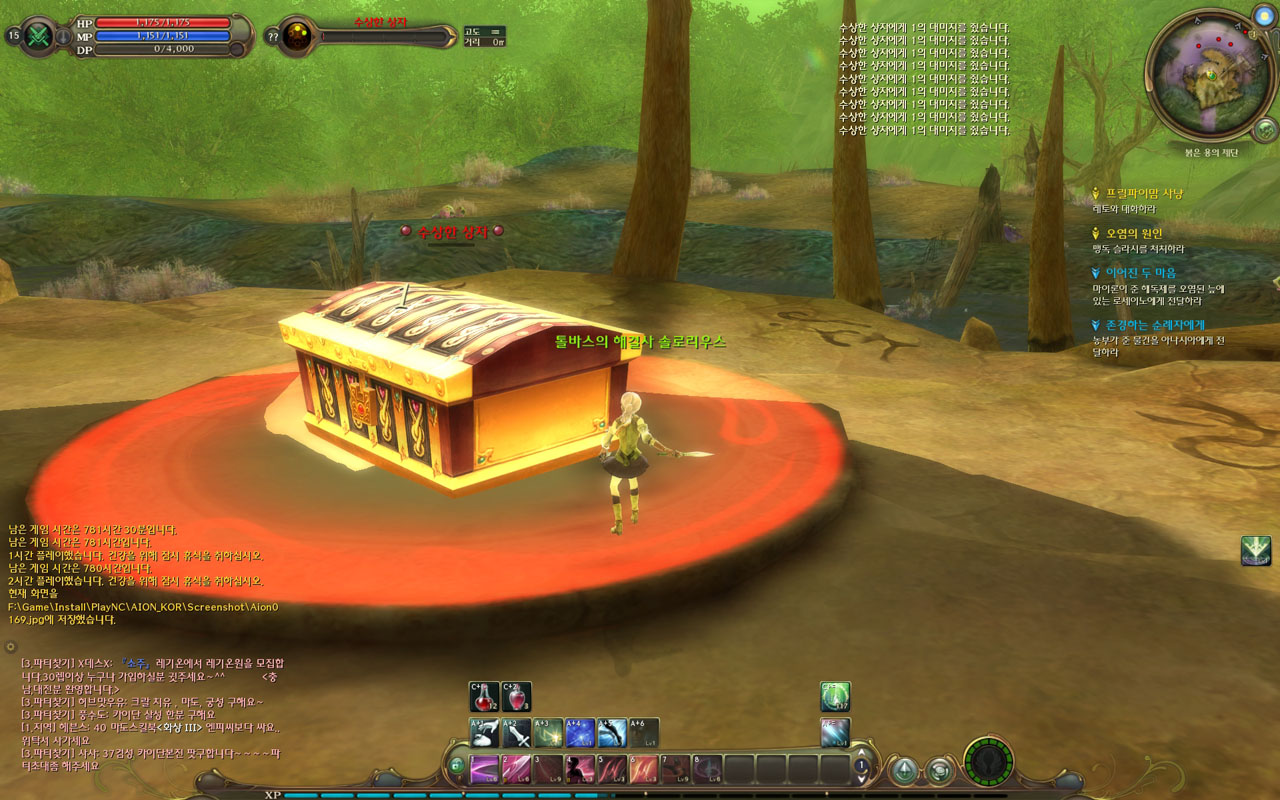The width and height of the screenshot is (1280, 800).
Task: Activate the sword skill in slot A+2
Action: (516, 733)
